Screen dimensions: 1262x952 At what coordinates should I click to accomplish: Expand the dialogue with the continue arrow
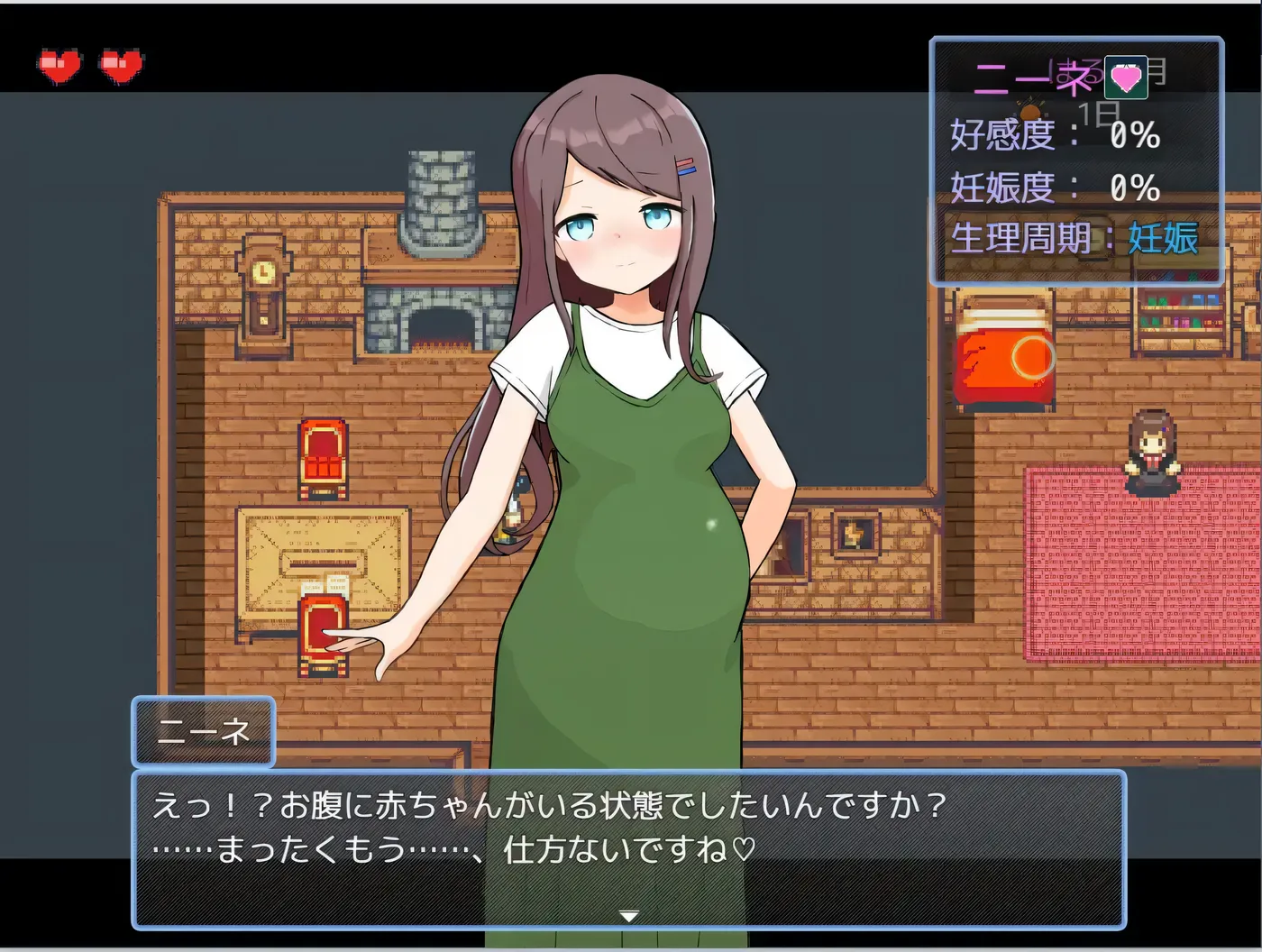tap(629, 914)
